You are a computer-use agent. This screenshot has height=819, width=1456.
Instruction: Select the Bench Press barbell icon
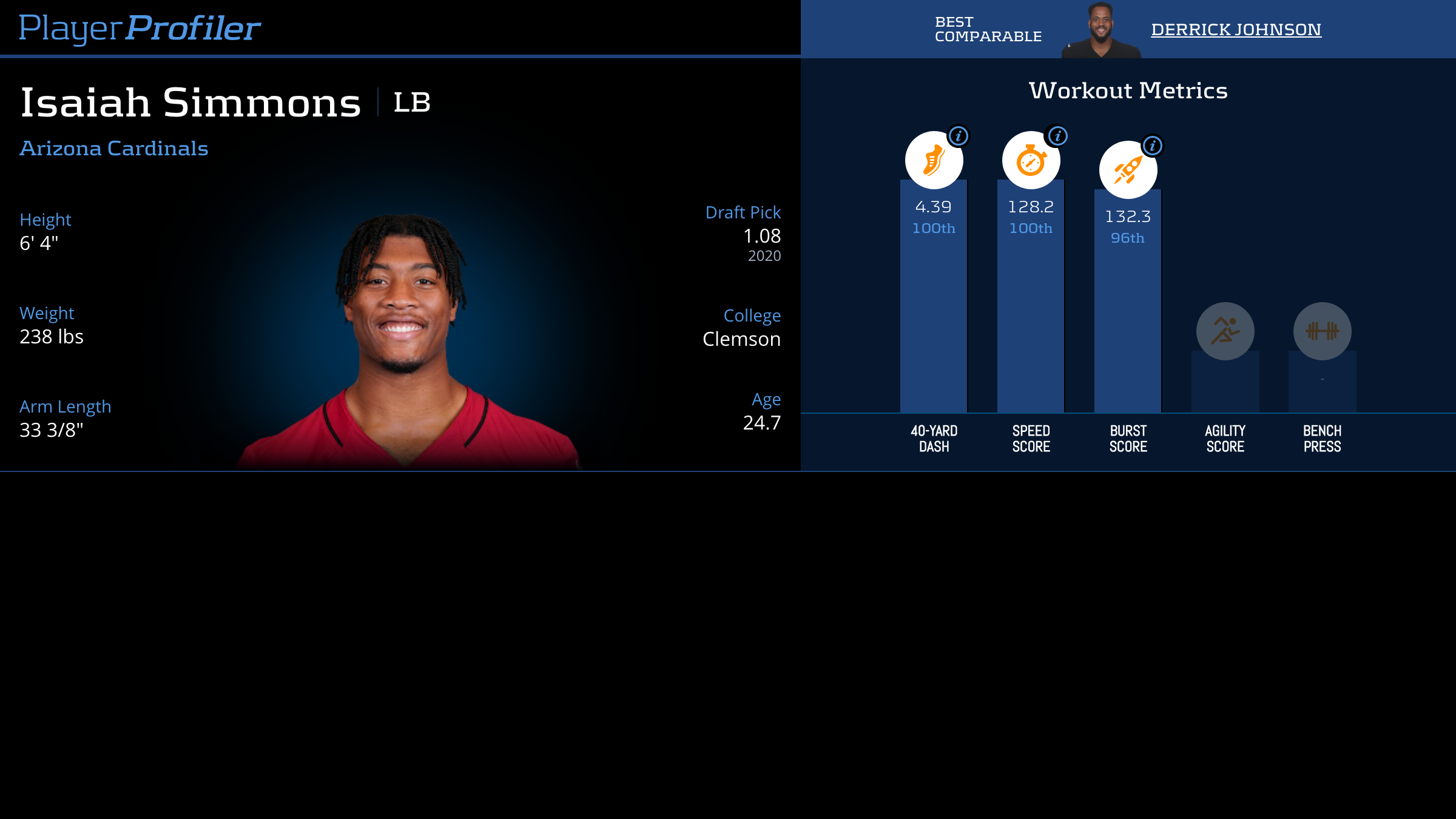[1322, 331]
